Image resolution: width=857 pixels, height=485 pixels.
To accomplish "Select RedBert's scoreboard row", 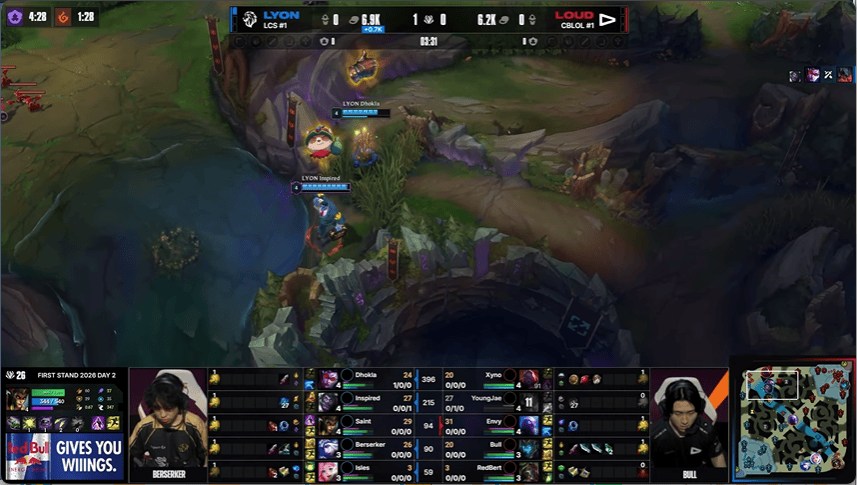I will (x=490, y=469).
